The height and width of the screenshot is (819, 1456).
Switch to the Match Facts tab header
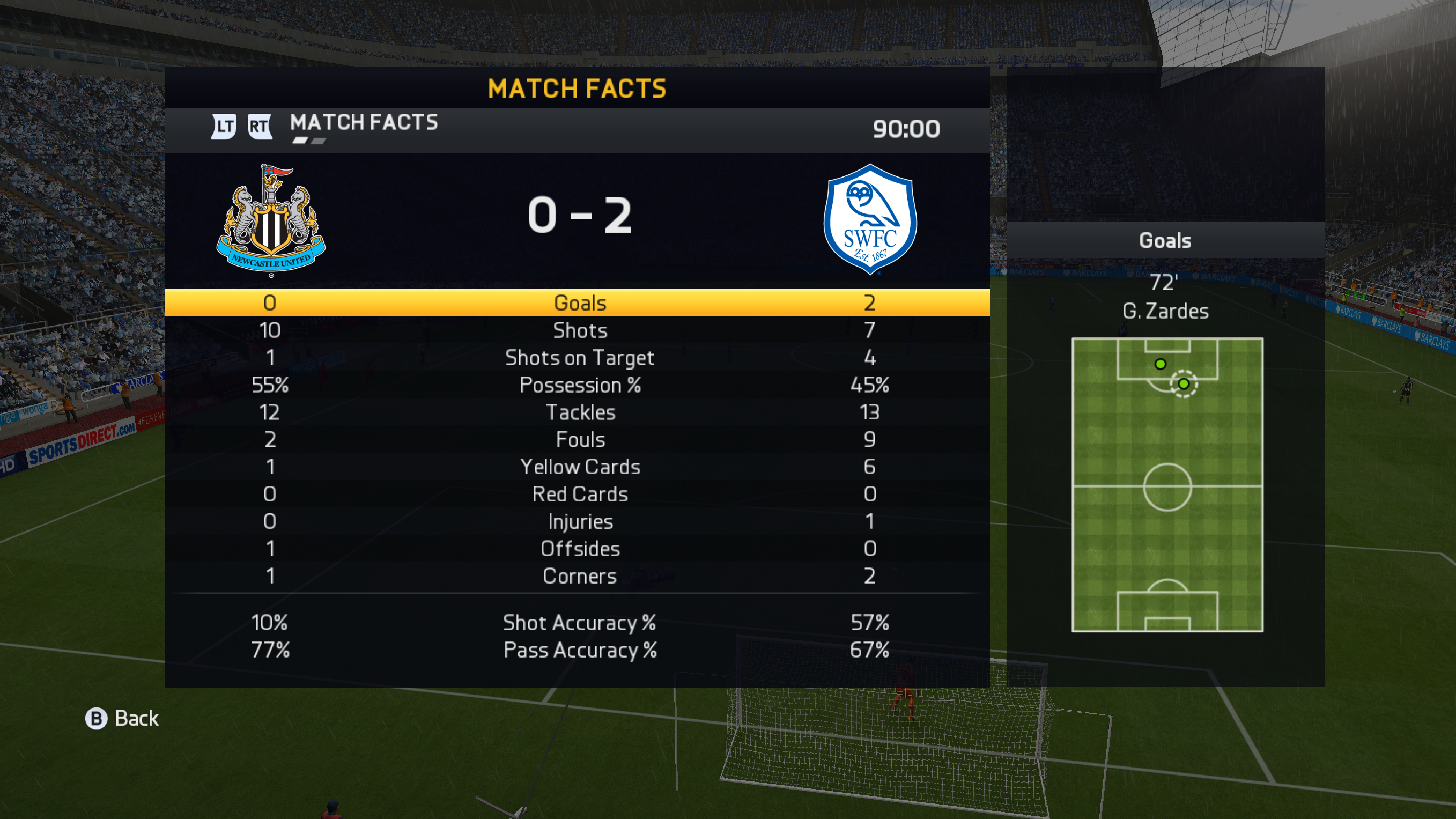(364, 123)
